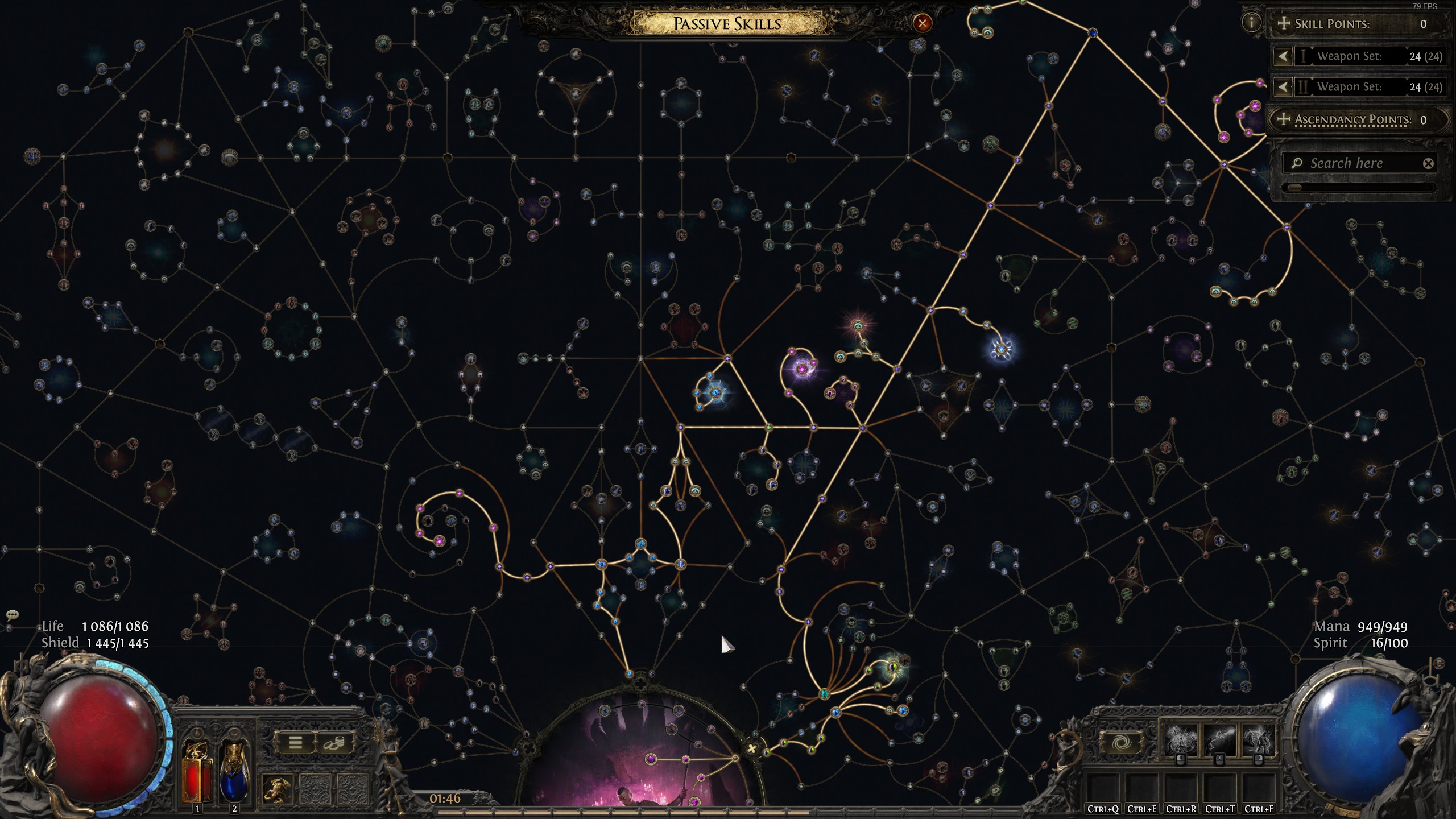Screen dimensions: 1456x819
Task: Use the red life flask
Action: (197, 772)
